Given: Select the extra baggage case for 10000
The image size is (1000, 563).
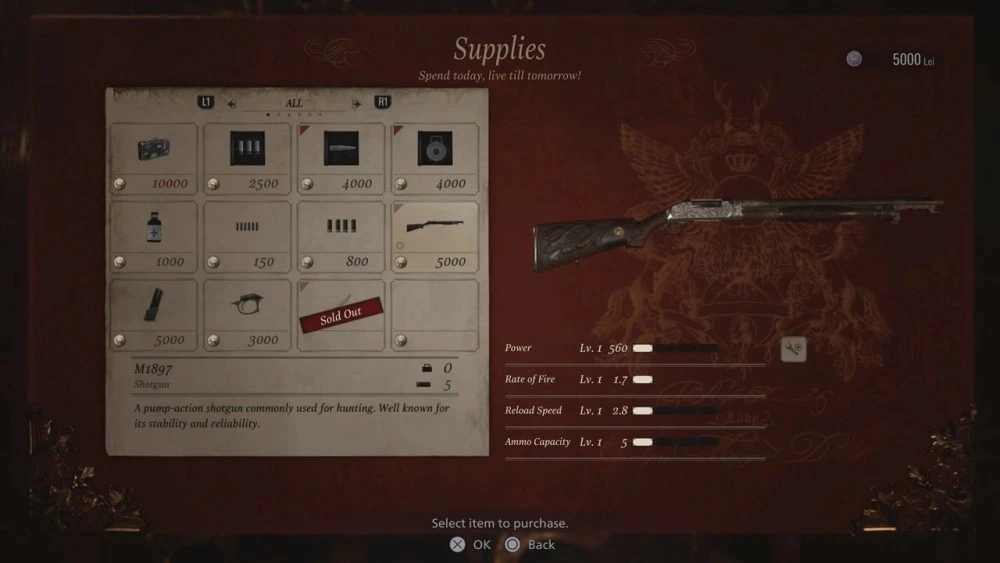Looking at the screenshot, I should pyautogui.click(x=153, y=158).
